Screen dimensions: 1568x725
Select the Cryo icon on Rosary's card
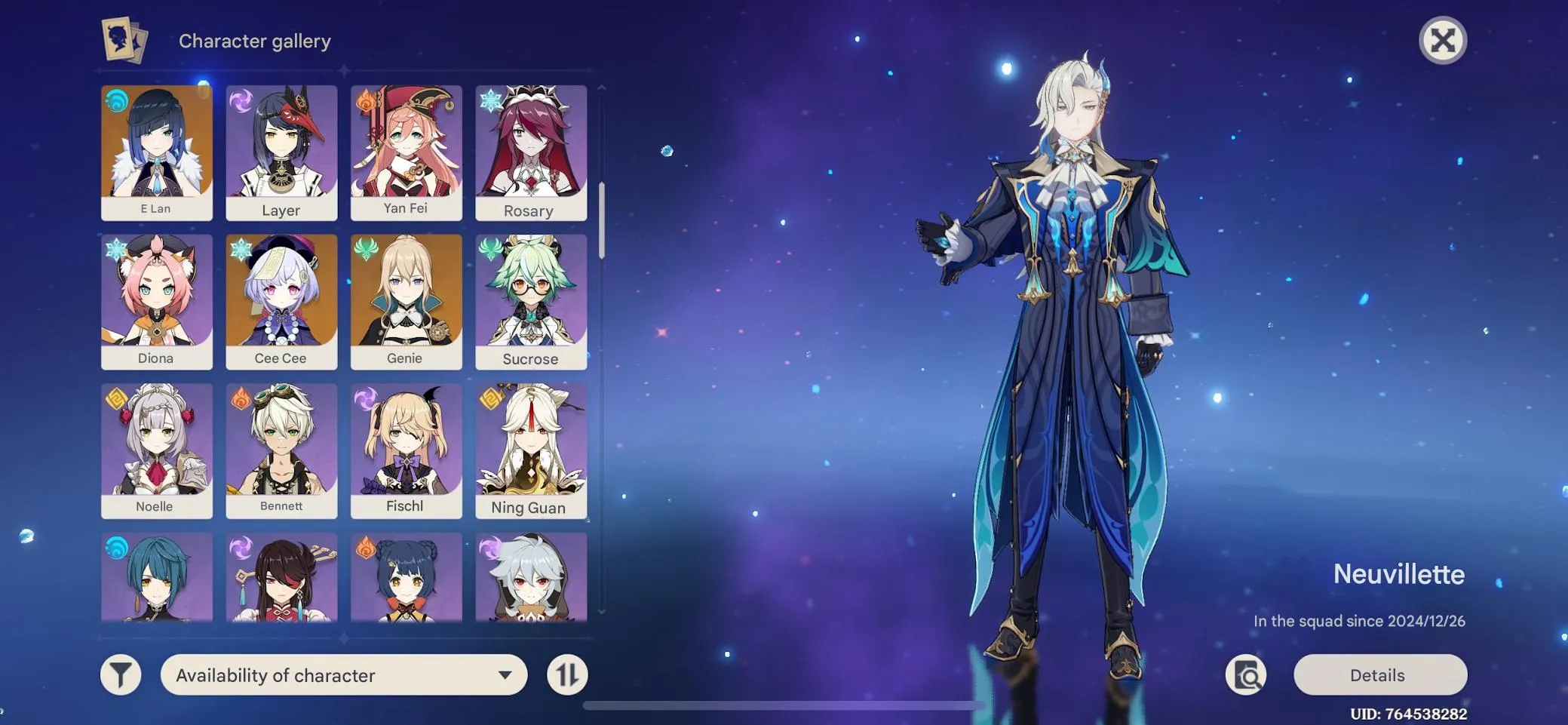pyautogui.click(x=490, y=100)
